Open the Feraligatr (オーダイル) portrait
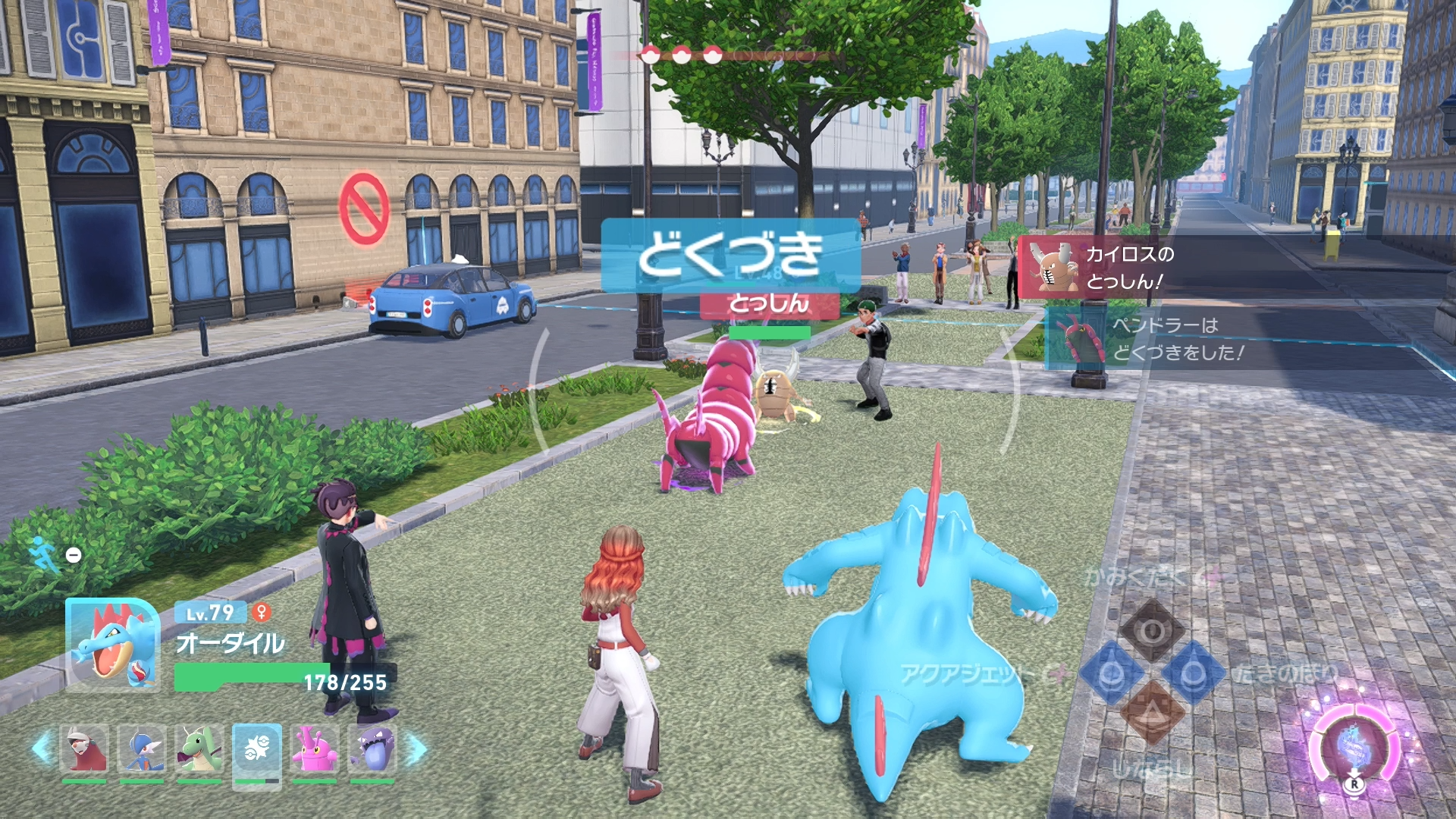This screenshot has width=1456, height=819. pos(113,645)
